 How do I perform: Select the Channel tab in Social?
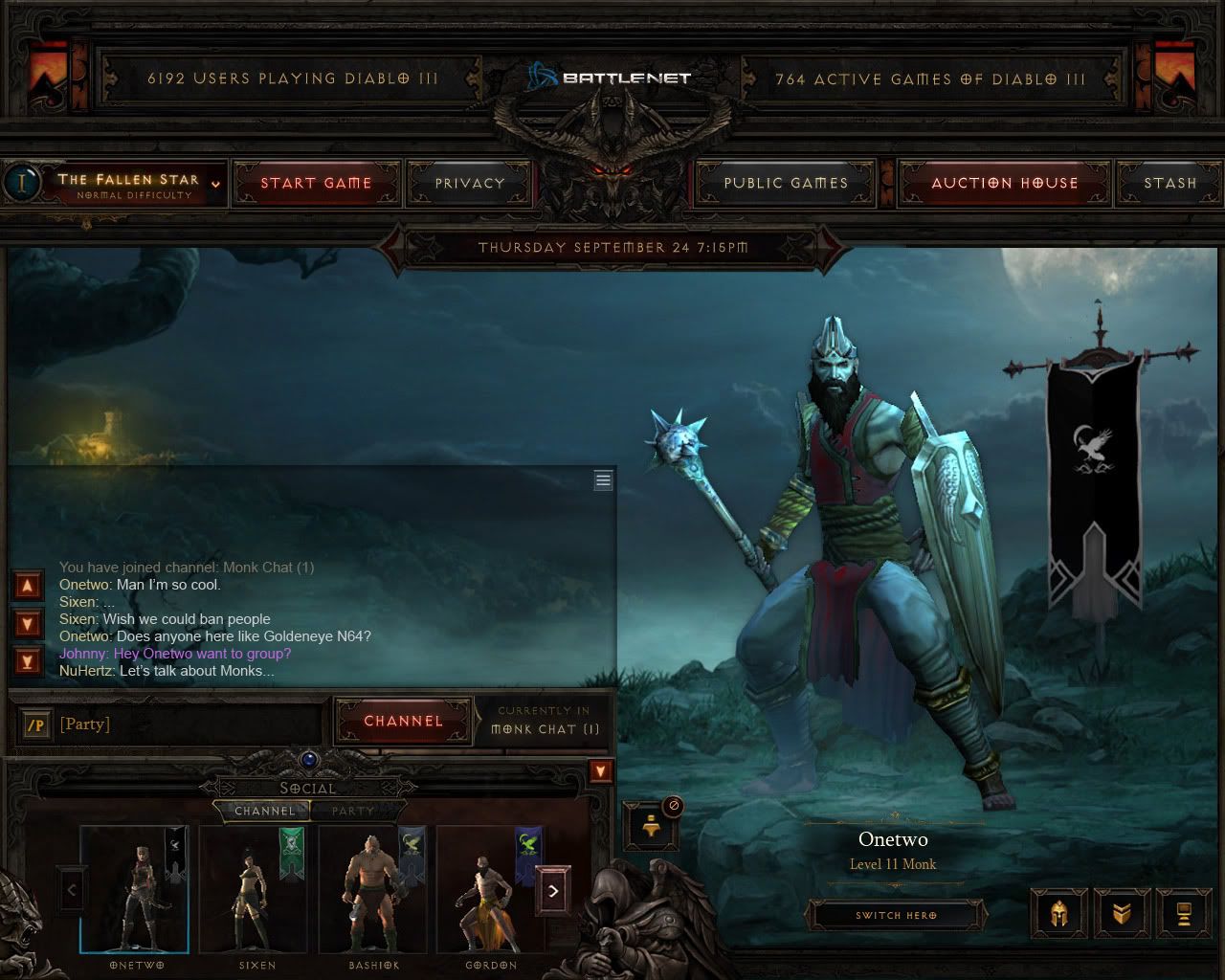click(265, 811)
